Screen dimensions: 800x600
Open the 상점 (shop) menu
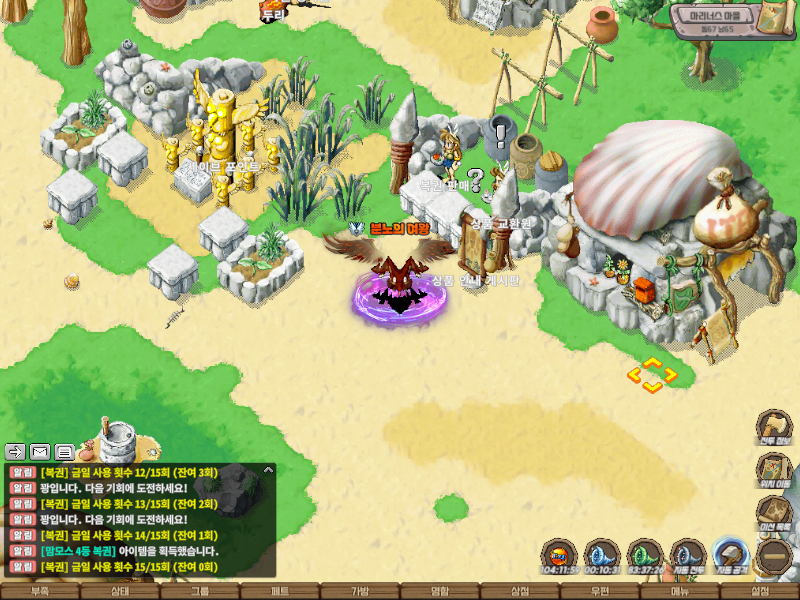click(x=520, y=591)
